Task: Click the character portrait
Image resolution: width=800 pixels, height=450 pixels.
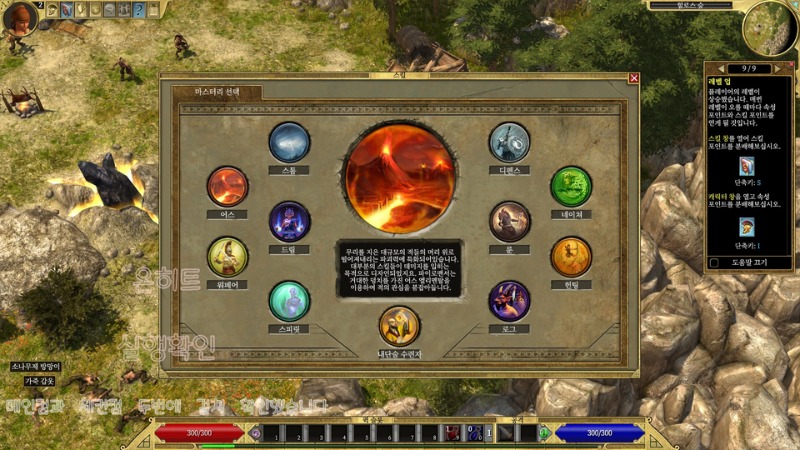Action: pyautogui.click(x=18, y=18)
